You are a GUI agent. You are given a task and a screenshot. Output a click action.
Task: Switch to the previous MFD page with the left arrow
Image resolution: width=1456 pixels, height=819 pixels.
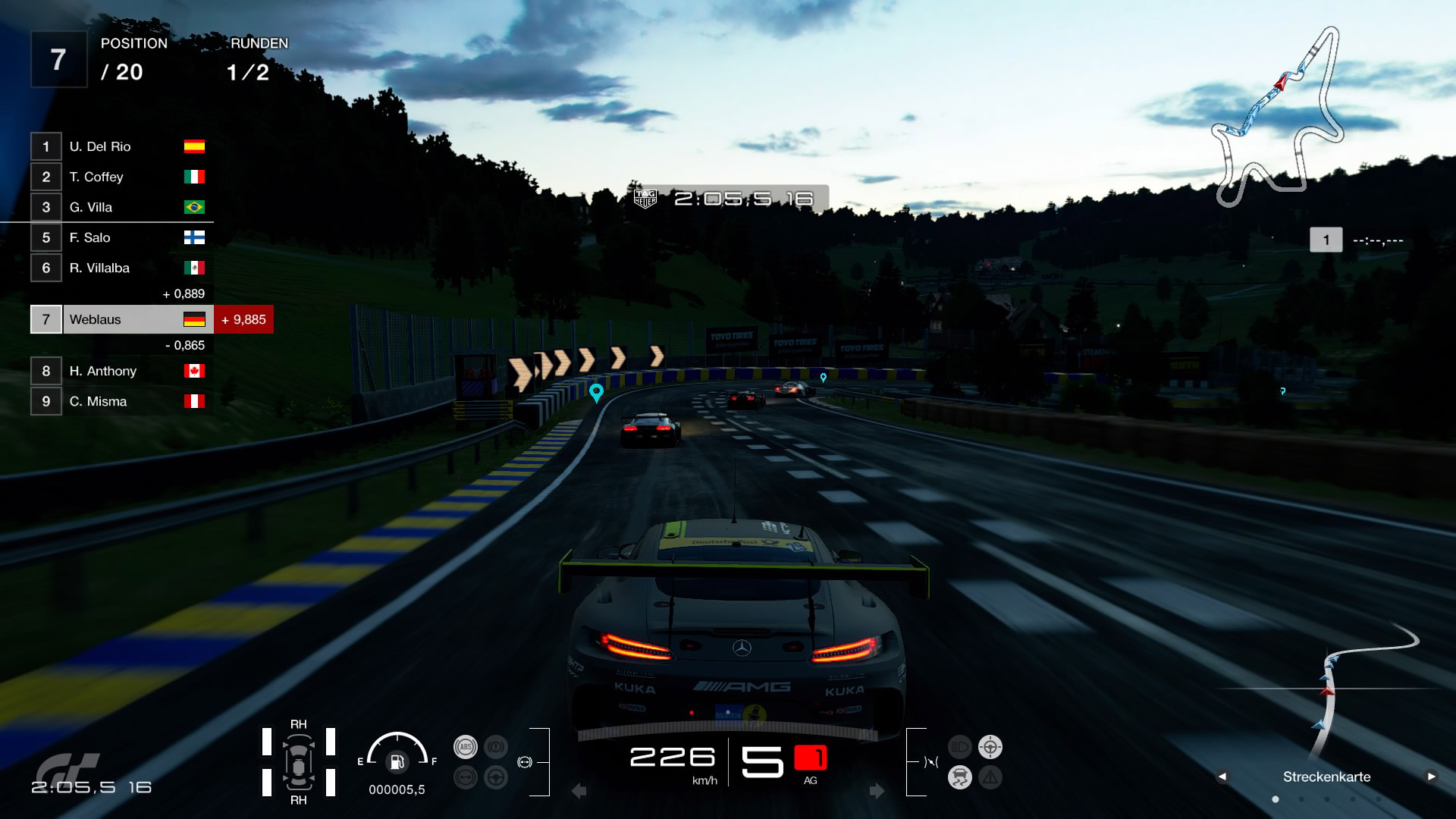point(1222,777)
